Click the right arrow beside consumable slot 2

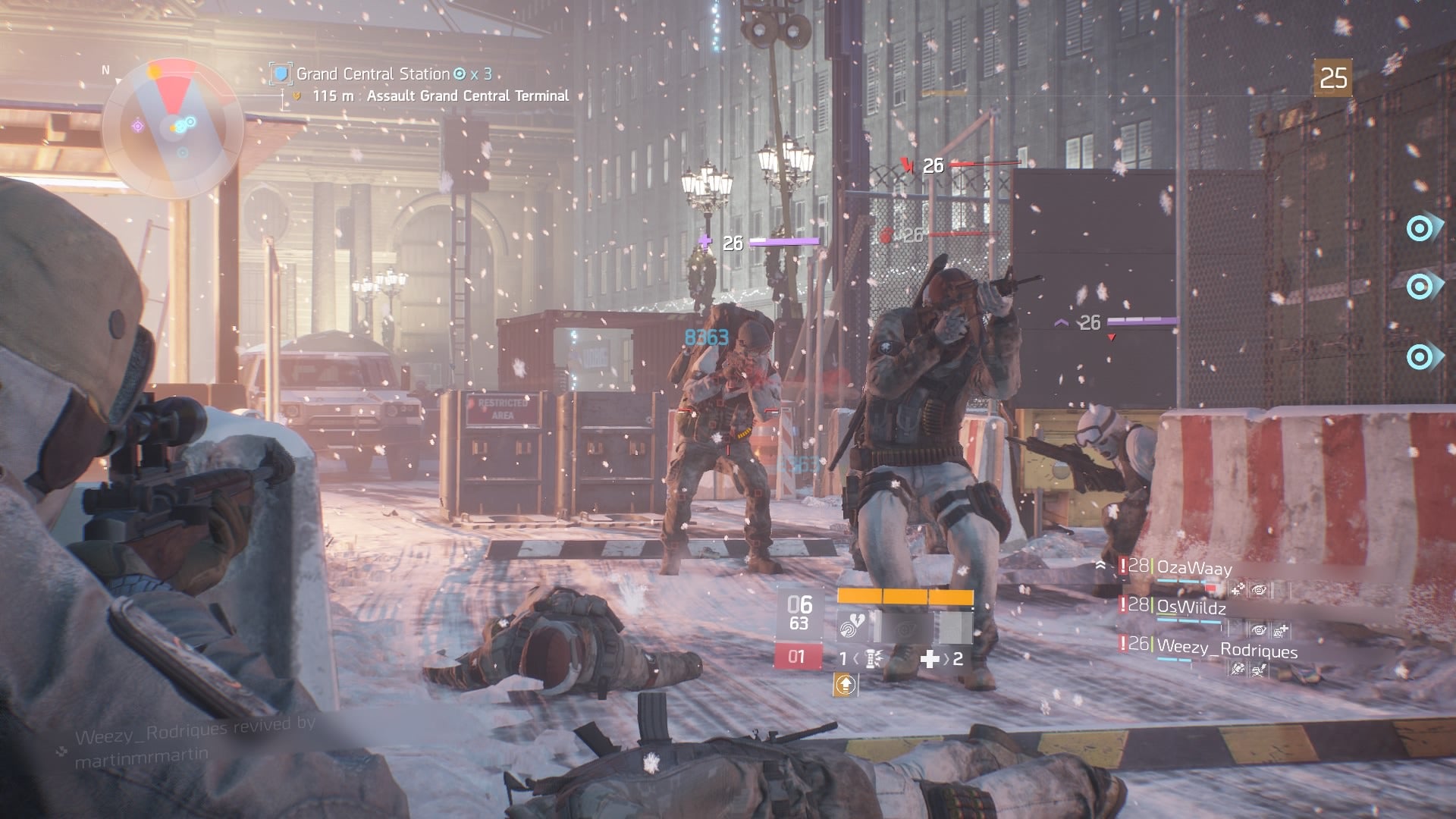[947, 659]
